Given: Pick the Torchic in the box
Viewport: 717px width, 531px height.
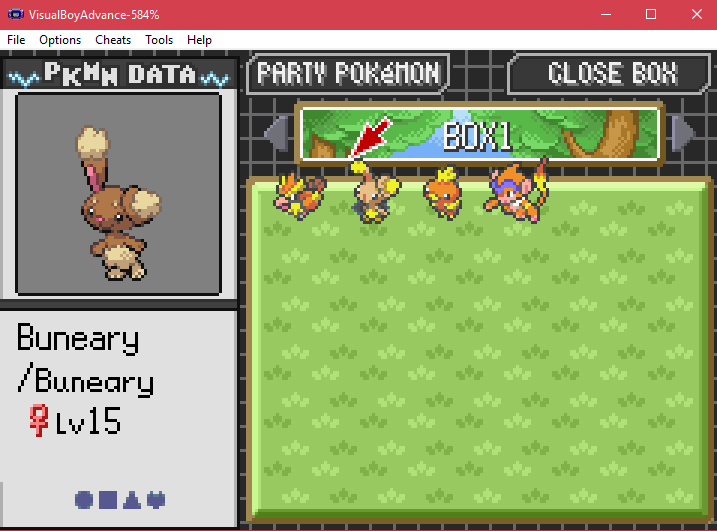Looking at the screenshot, I should click(440, 193).
